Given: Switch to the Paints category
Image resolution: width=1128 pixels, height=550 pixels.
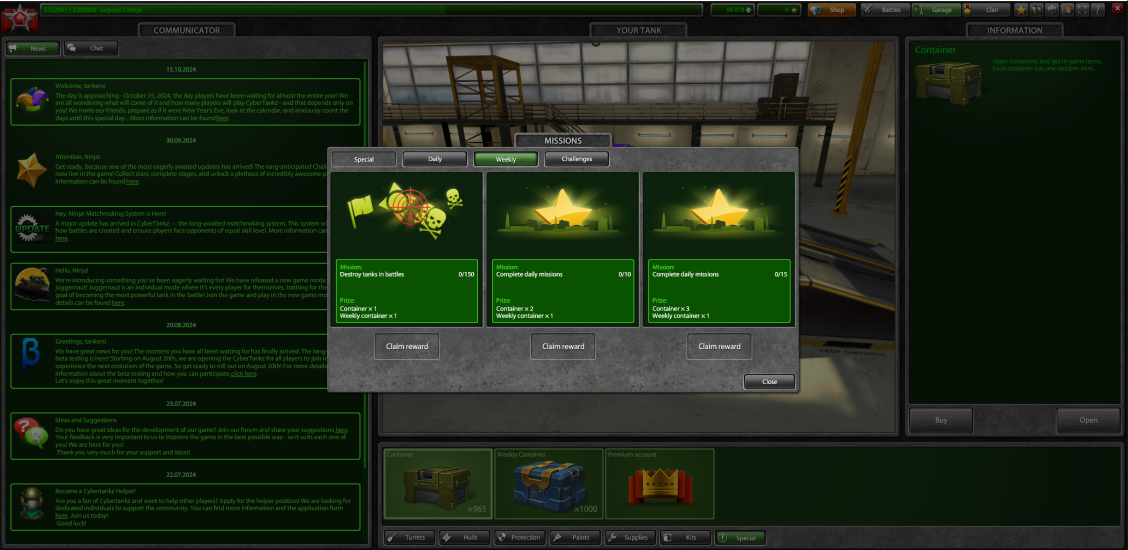Looking at the screenshot, I should [574, 538].
